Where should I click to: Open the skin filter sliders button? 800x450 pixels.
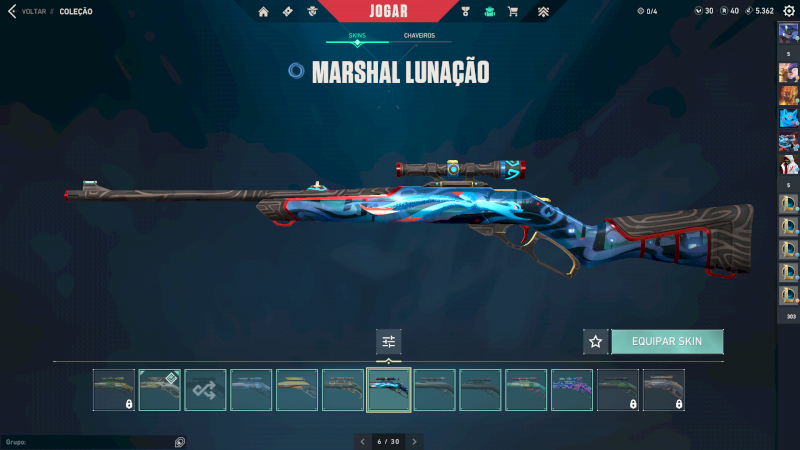[389, 342]
